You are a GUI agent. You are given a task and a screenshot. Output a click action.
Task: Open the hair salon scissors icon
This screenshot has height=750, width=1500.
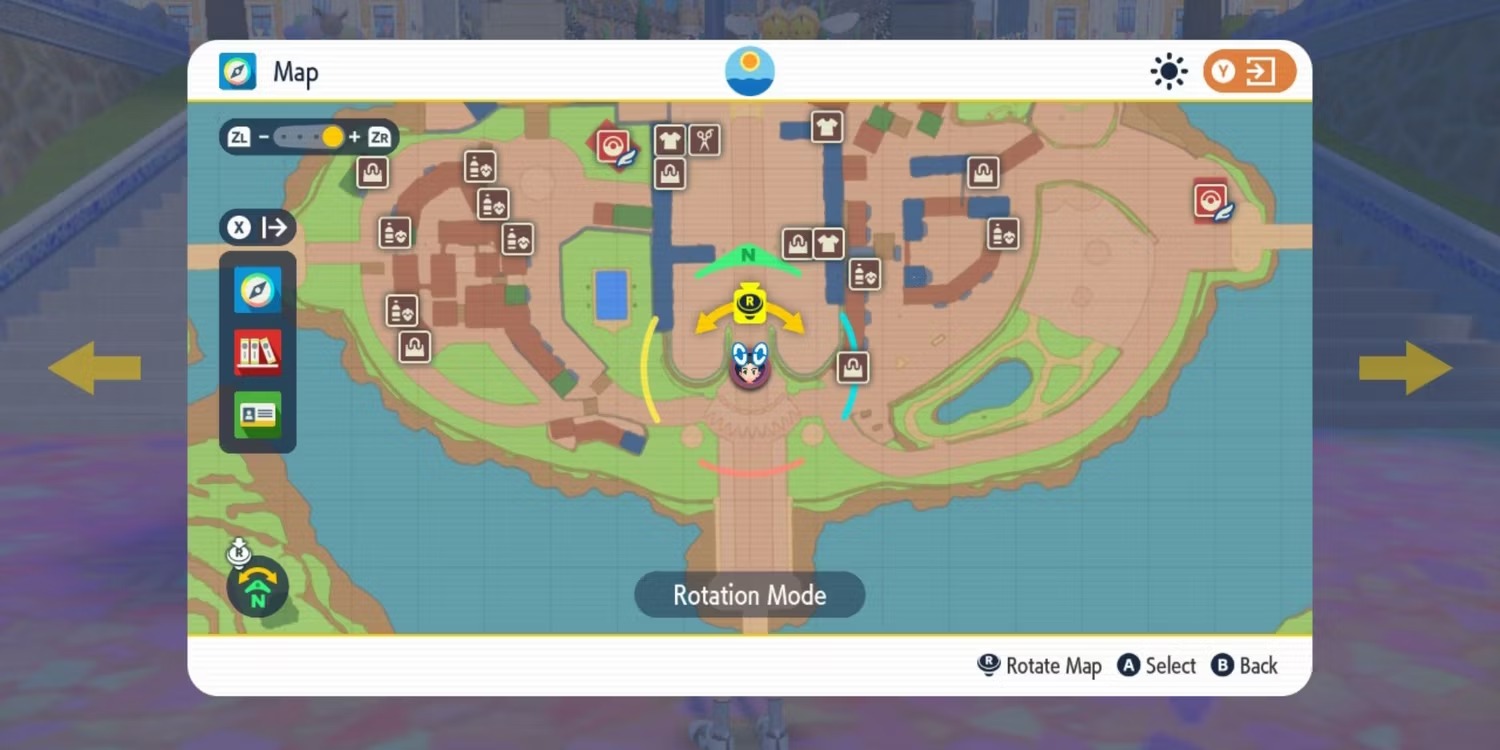click(703, 141)
